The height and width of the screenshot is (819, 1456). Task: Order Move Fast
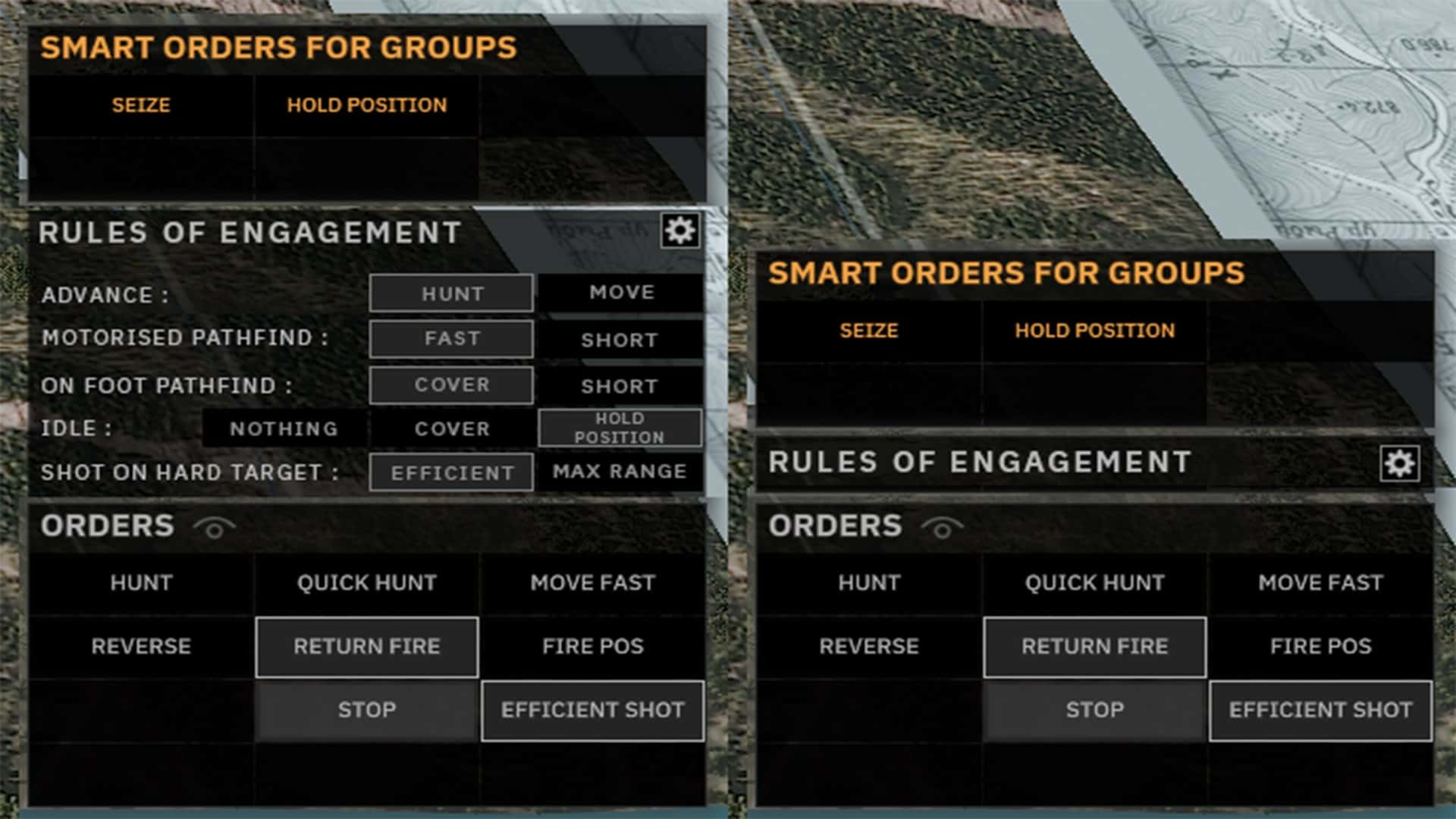tap(593, 583)
